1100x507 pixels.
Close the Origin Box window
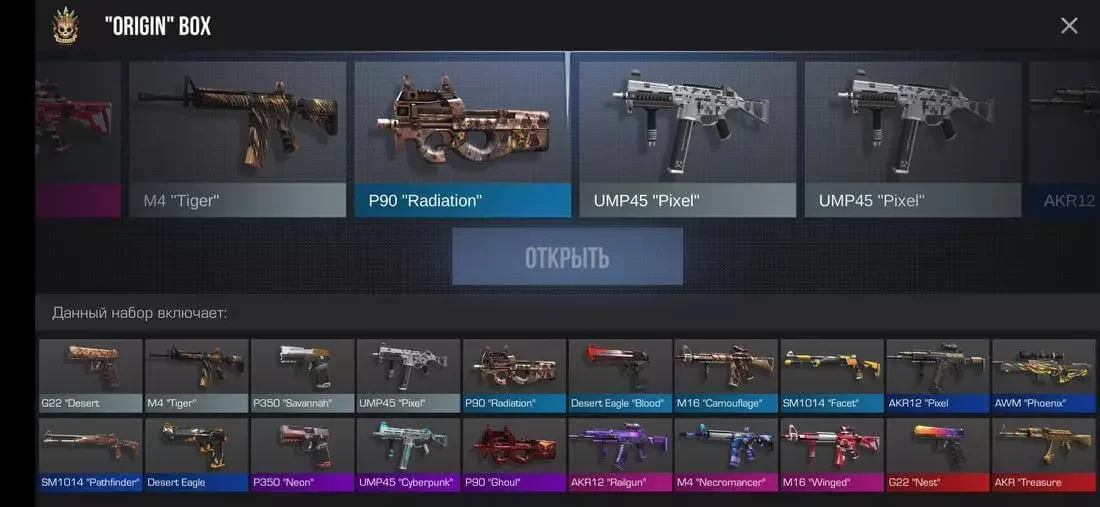pyautogui.click(x=1069, y=26)
